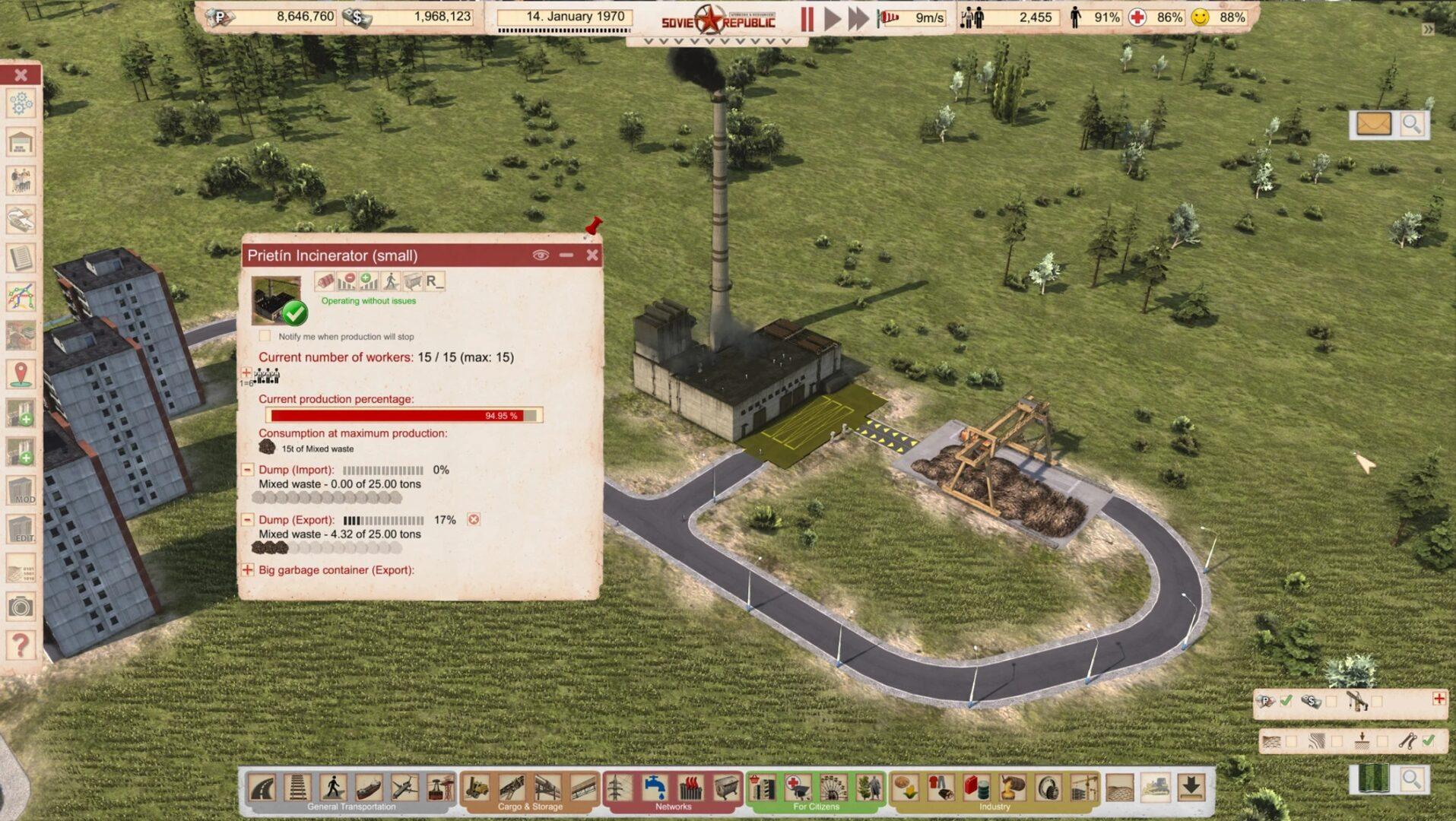Screen dimensions: 1456x821
Task: Open the railway tracks build menu
Action: click(297, 788)
